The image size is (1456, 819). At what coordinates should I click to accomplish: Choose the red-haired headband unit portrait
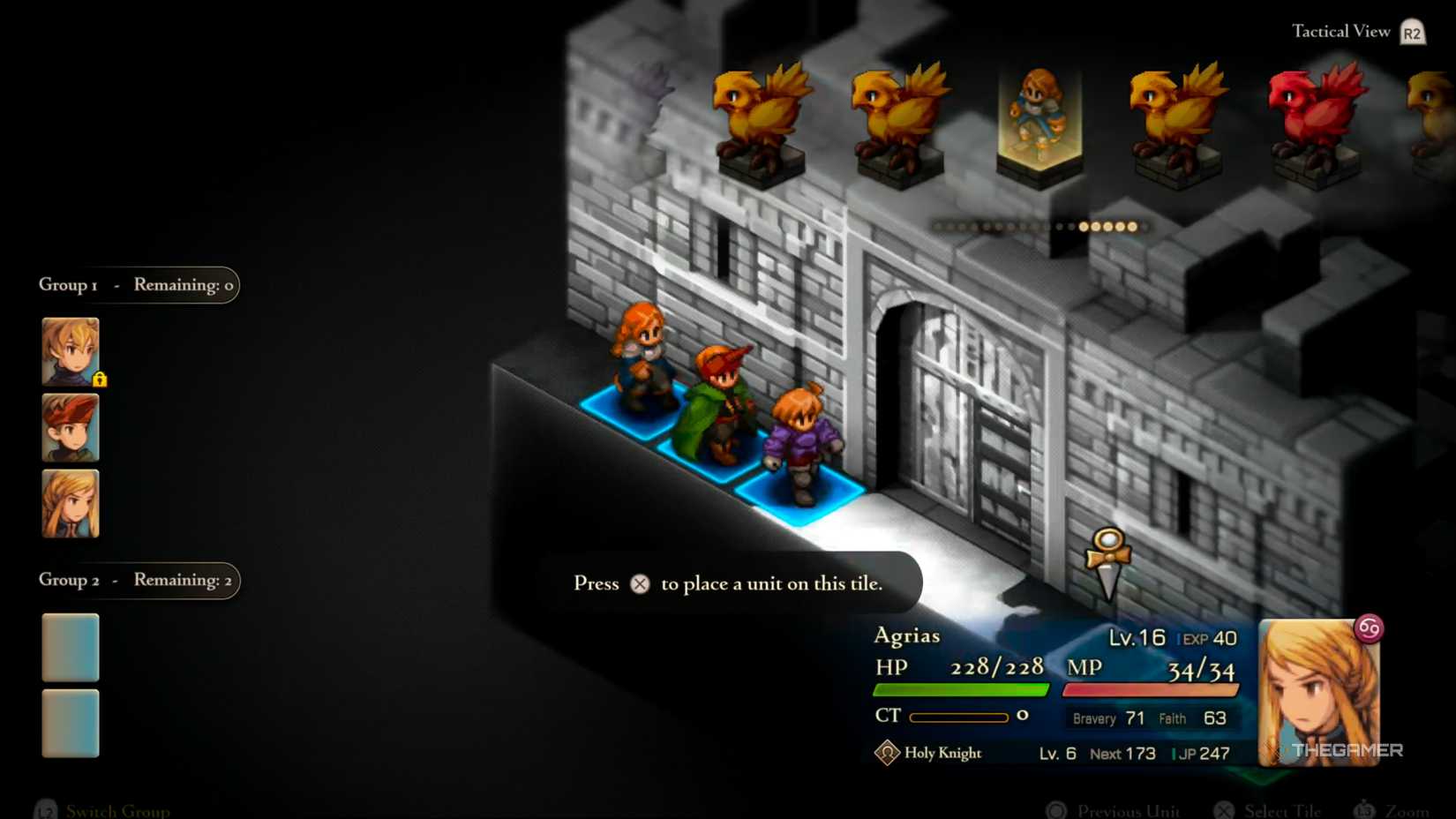pos(71,428)
